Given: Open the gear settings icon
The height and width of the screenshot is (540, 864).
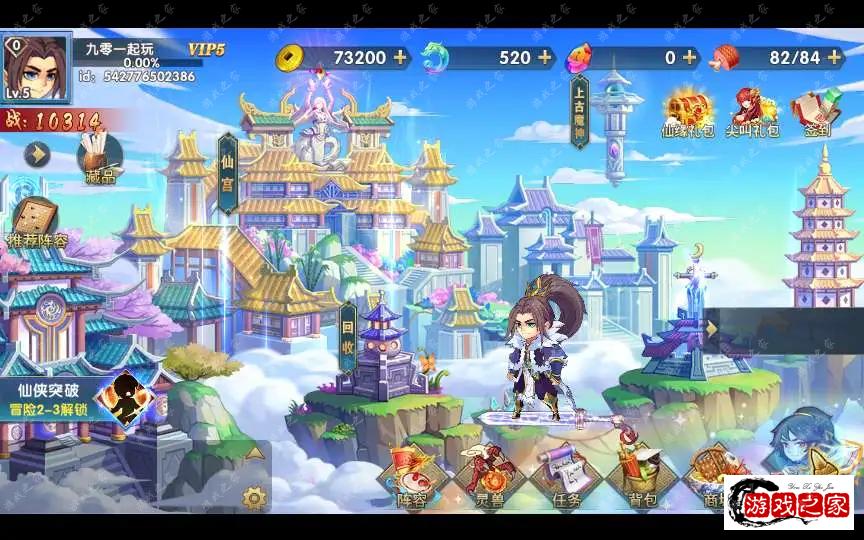Looking at the screenshot, I should [255, 497].
